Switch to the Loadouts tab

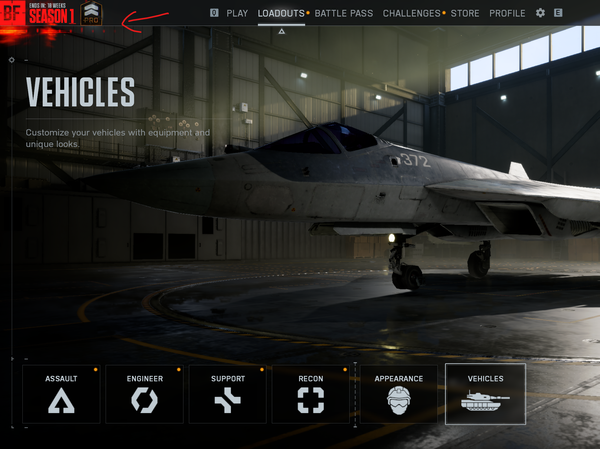(281, 13)
